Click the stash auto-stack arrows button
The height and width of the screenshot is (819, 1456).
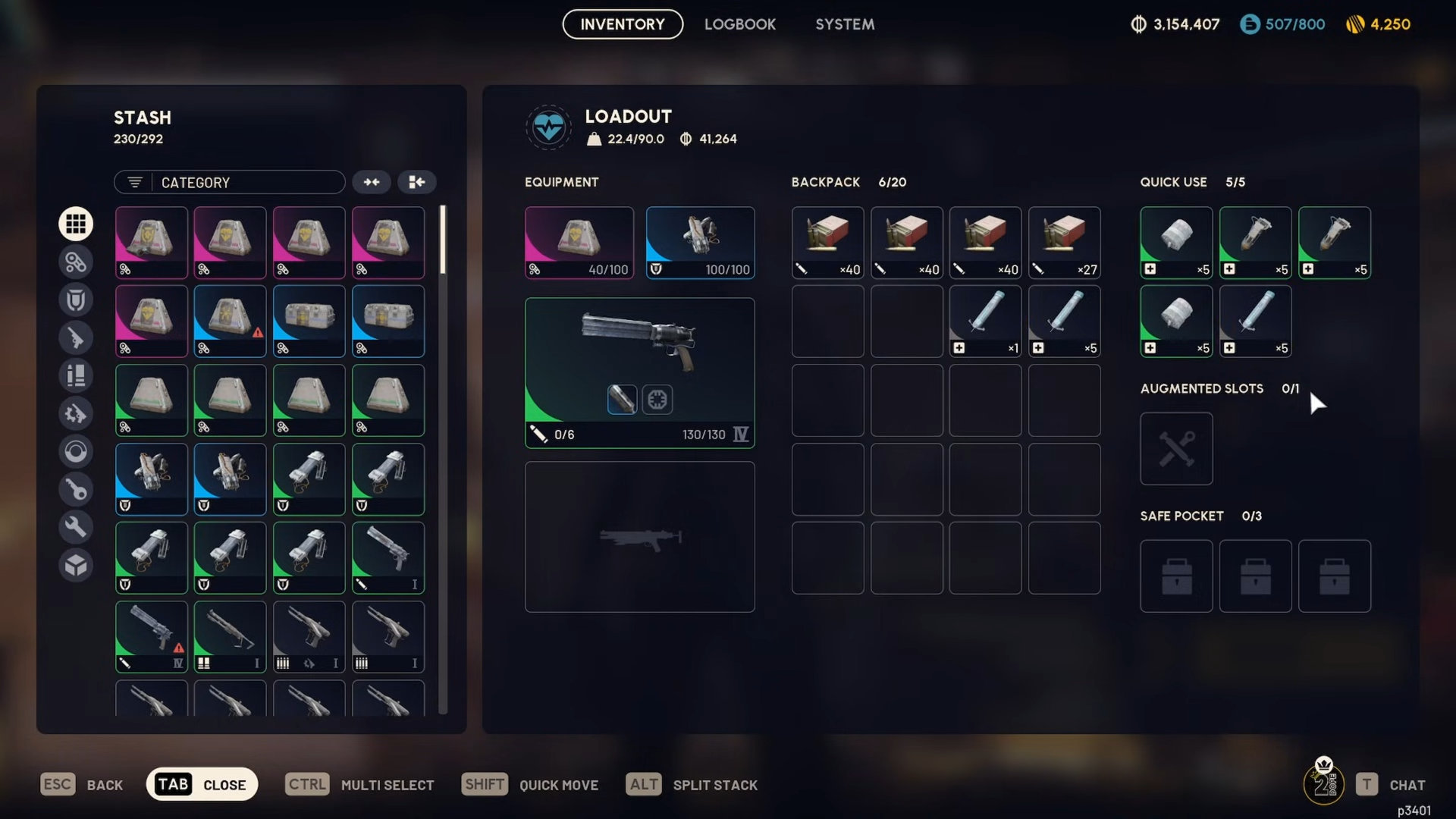(x=372, y=182)
